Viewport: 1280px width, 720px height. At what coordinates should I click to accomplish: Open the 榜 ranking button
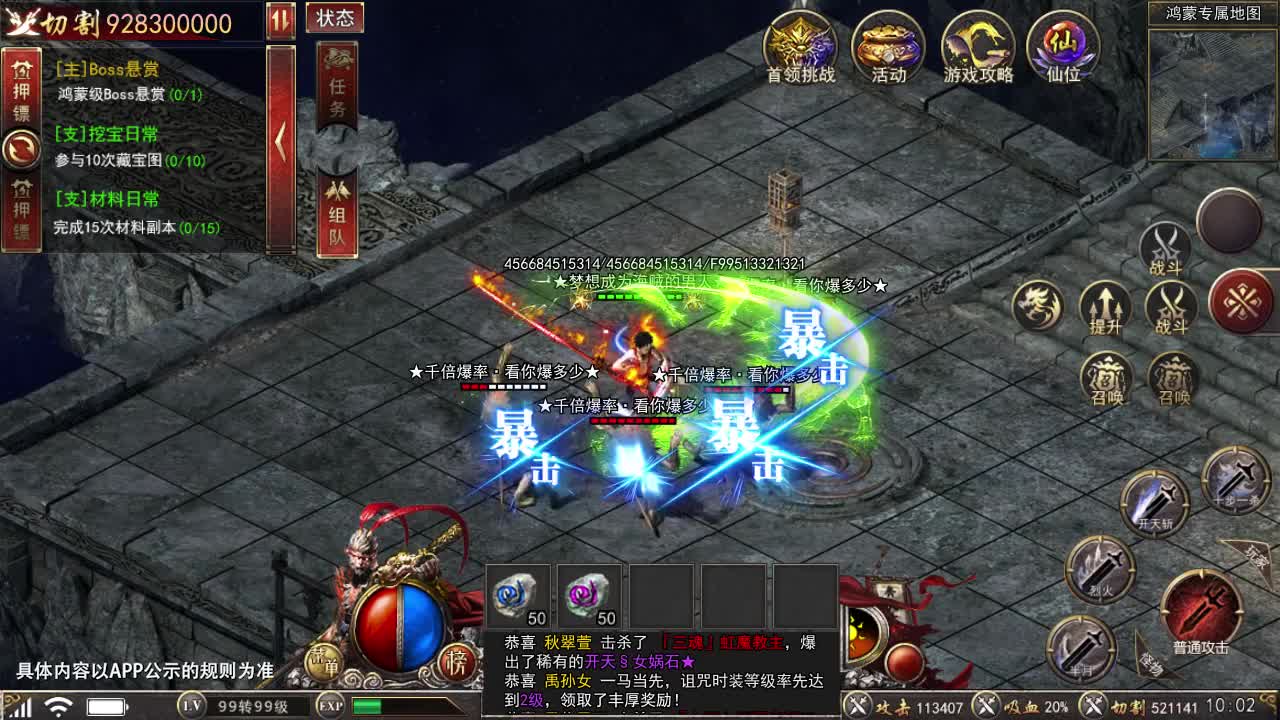point(457,662)
